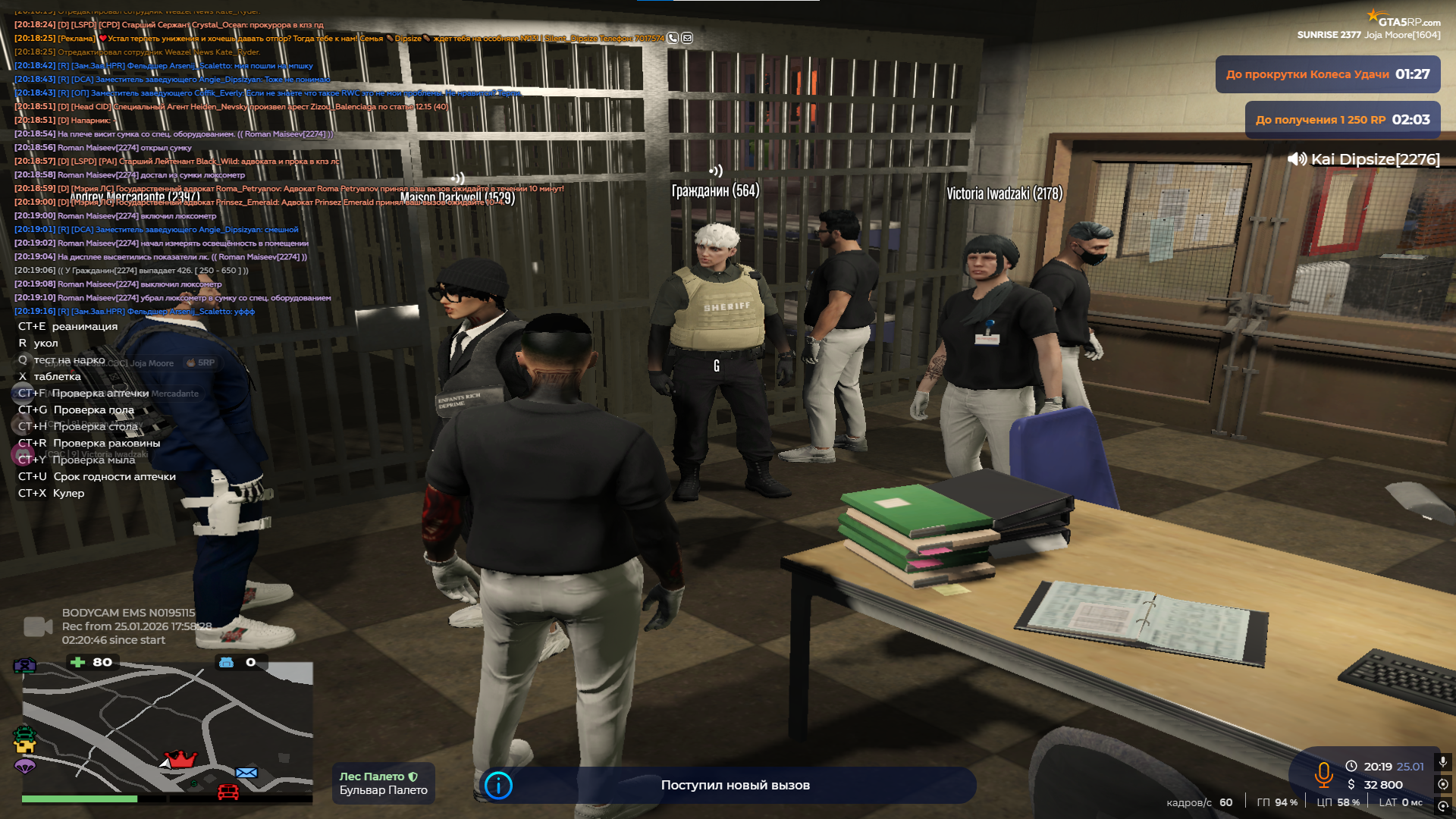This screenshot has width=1456, height=819.
Task: Click the circular target button below the microphone
Action: click(1443, 784)
